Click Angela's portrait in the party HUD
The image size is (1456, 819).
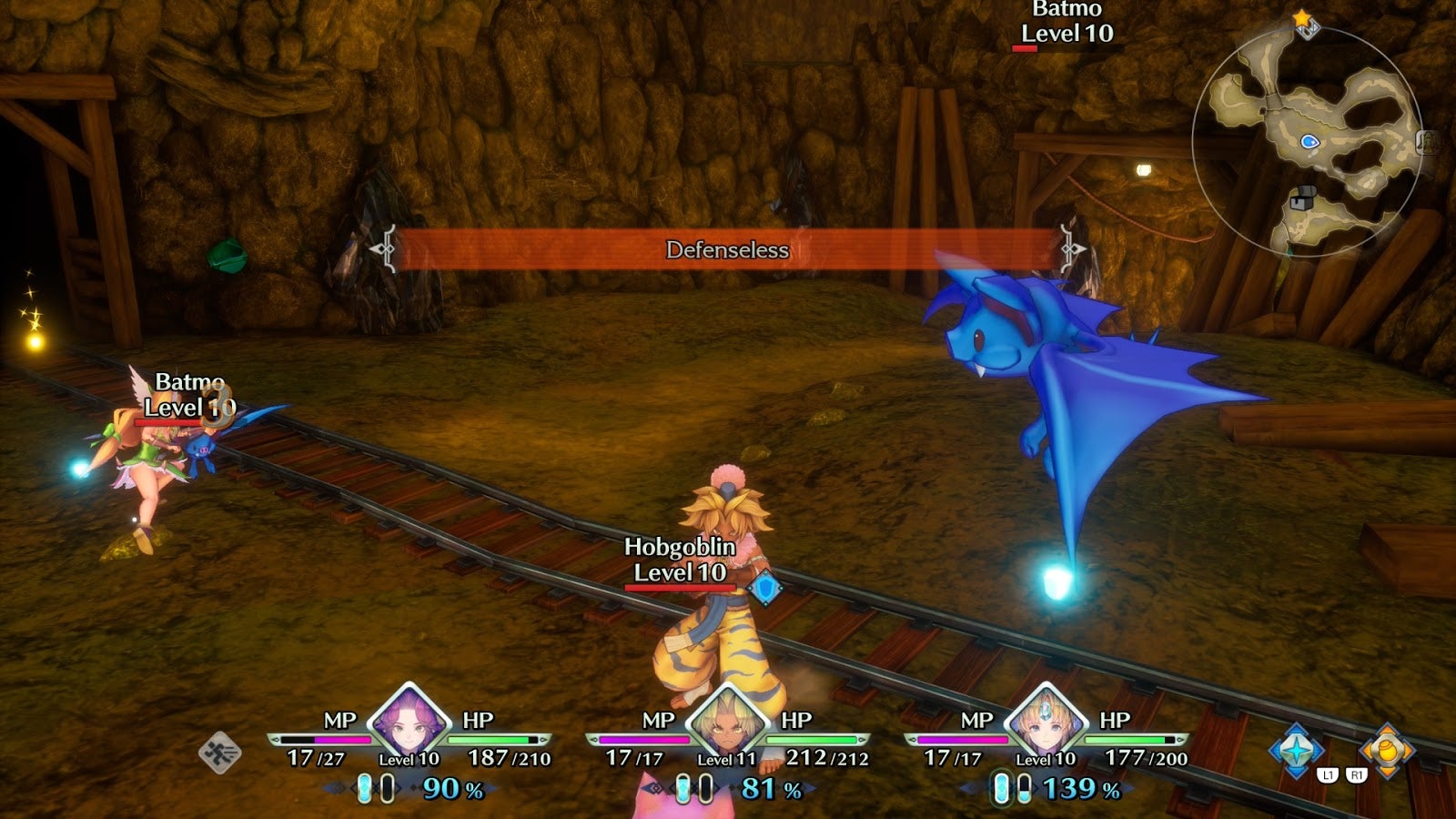pos(409,725)
